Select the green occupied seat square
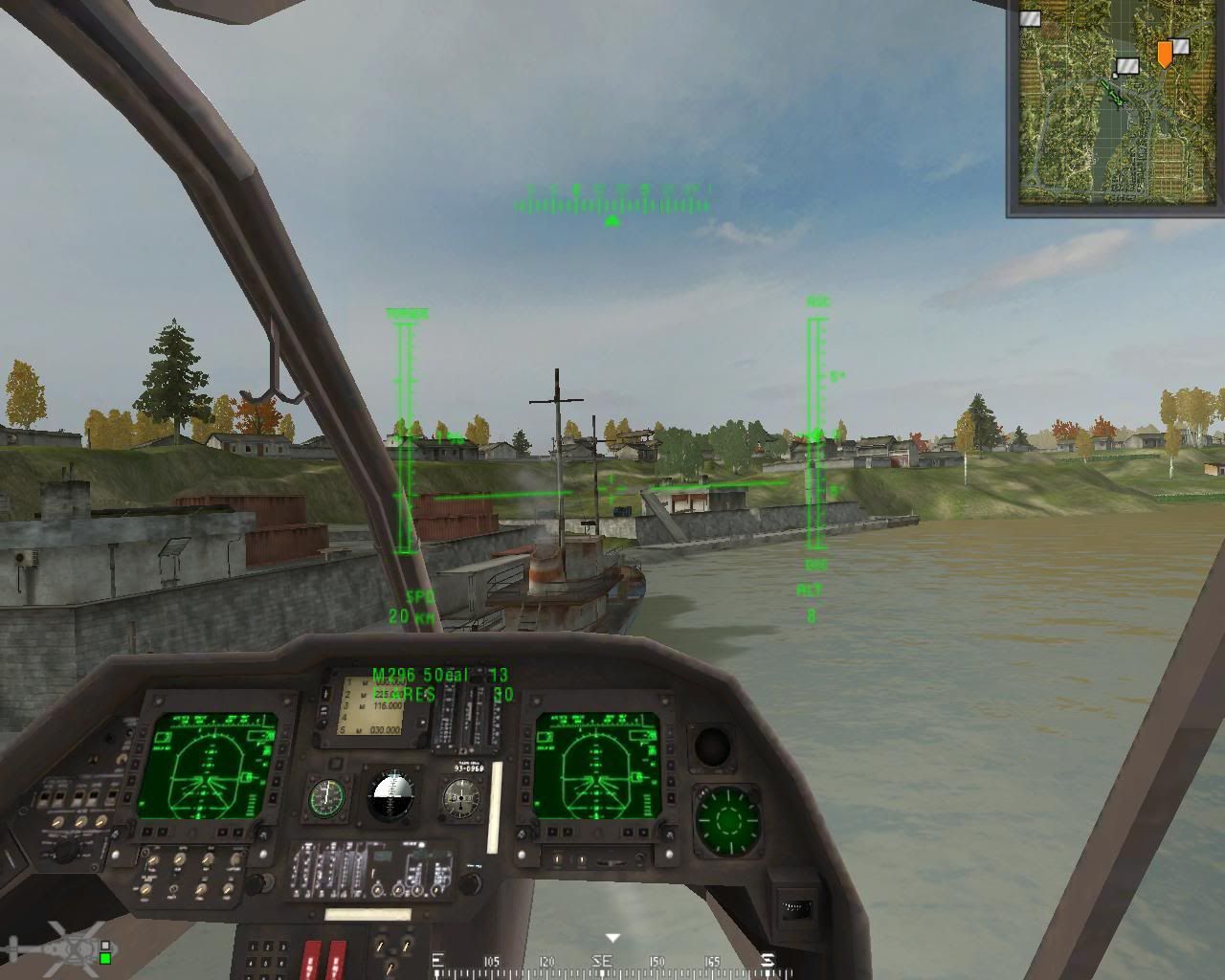 (x=105, y=956)
